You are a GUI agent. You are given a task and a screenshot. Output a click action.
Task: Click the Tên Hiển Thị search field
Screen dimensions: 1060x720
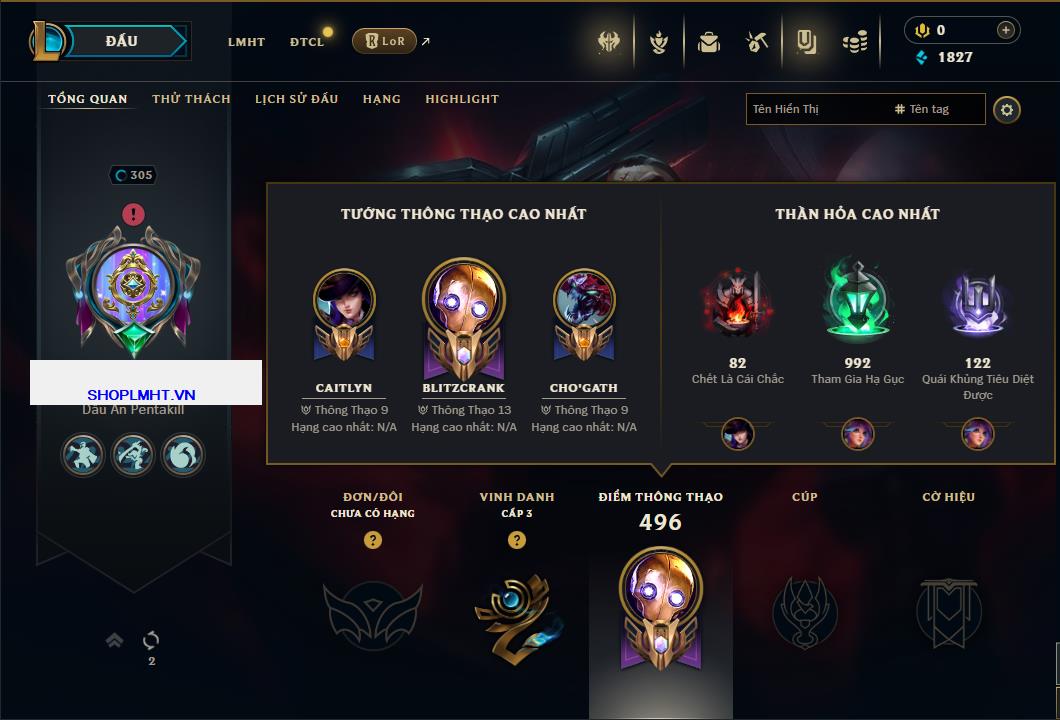click(815, 109)
